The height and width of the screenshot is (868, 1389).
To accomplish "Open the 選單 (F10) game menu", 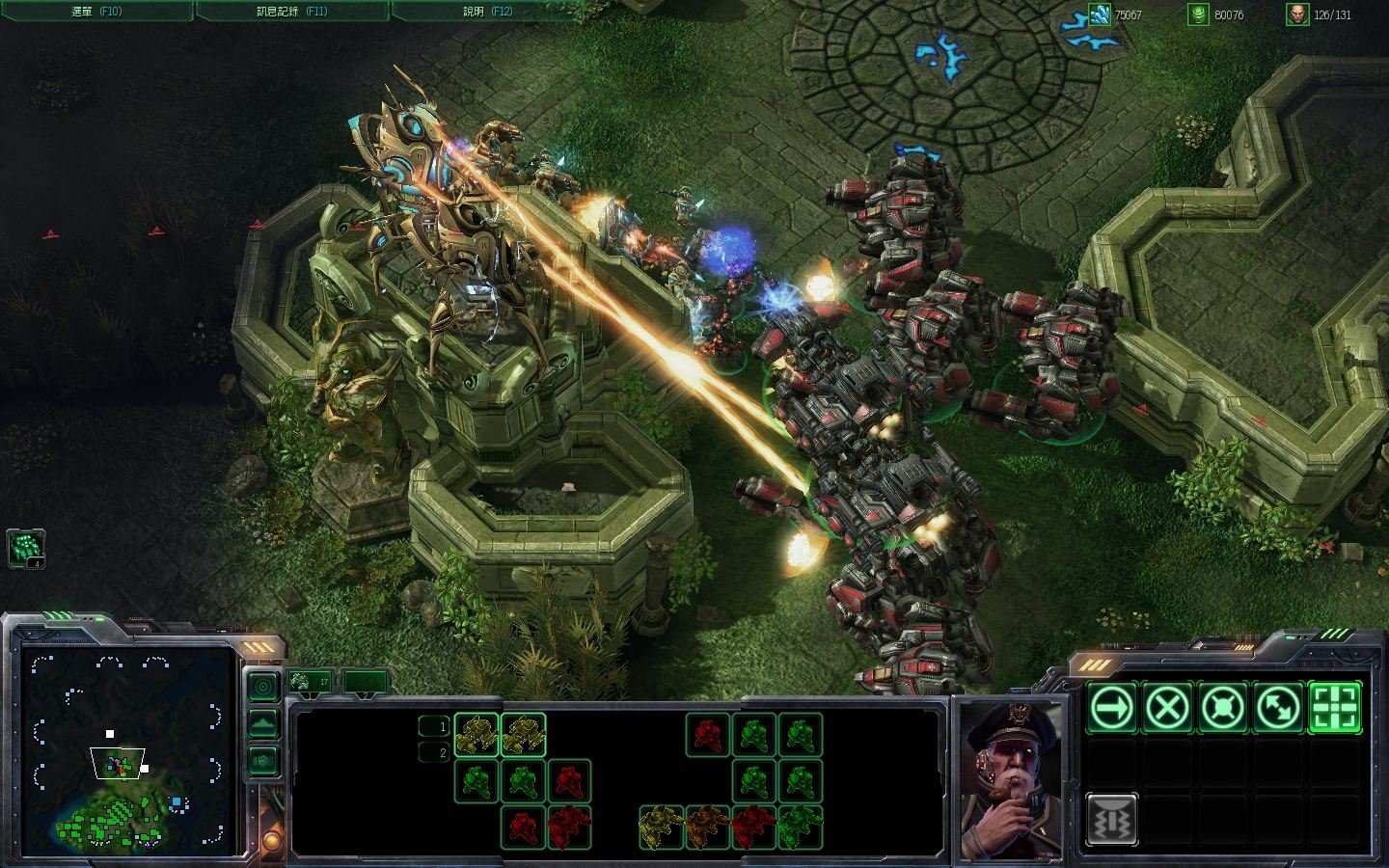I will click(x=96, y=12).
